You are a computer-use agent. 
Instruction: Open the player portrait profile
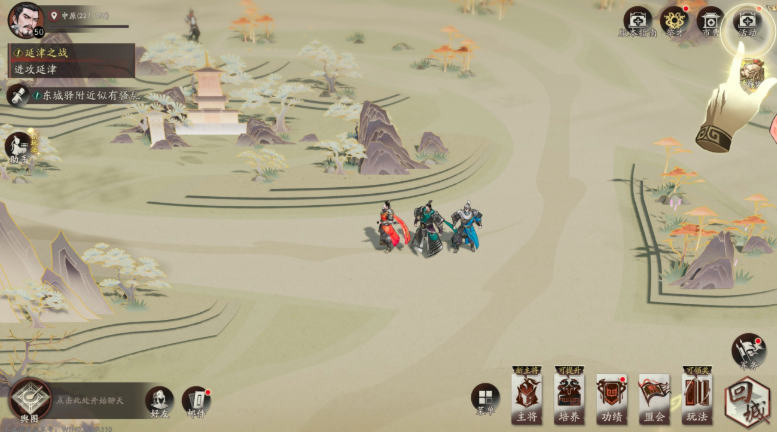[x=25, y=18]
